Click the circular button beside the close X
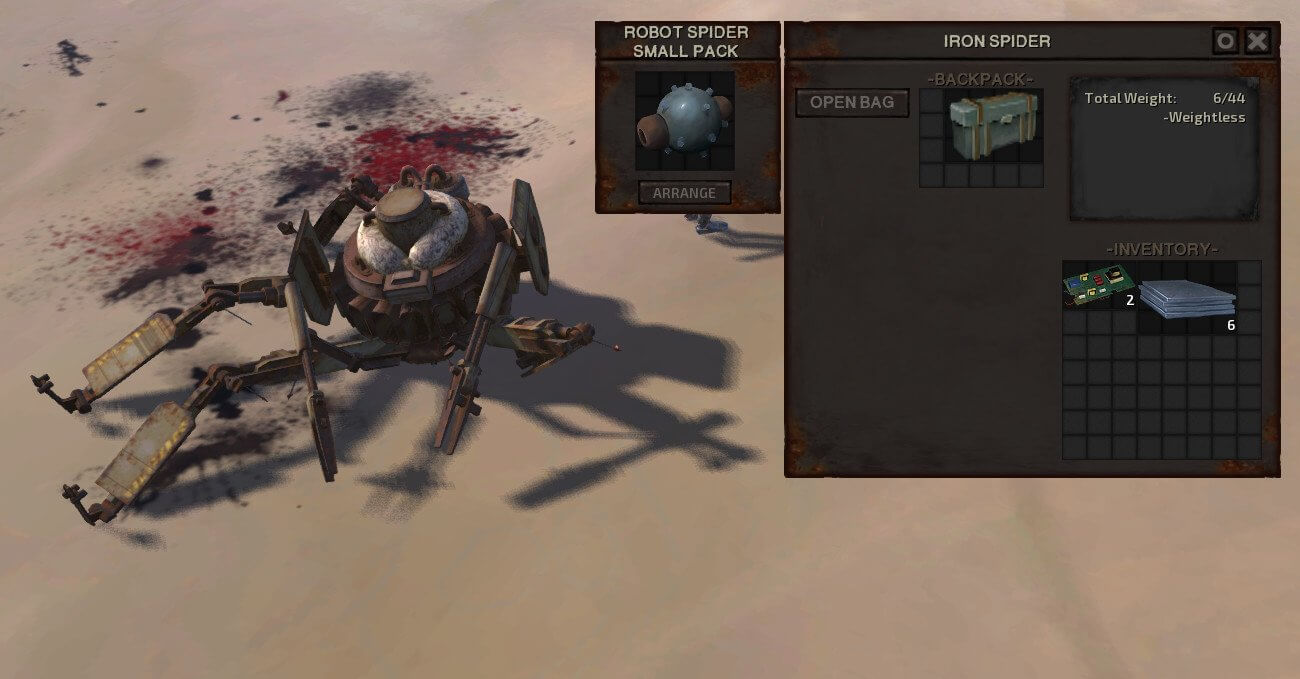1300x679 pixels. [x=1225, y=41]
